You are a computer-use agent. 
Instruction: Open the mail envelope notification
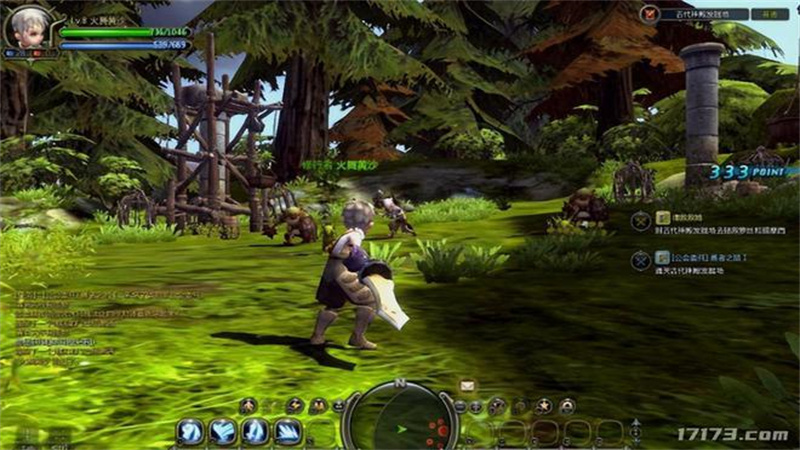coord(467,385)
